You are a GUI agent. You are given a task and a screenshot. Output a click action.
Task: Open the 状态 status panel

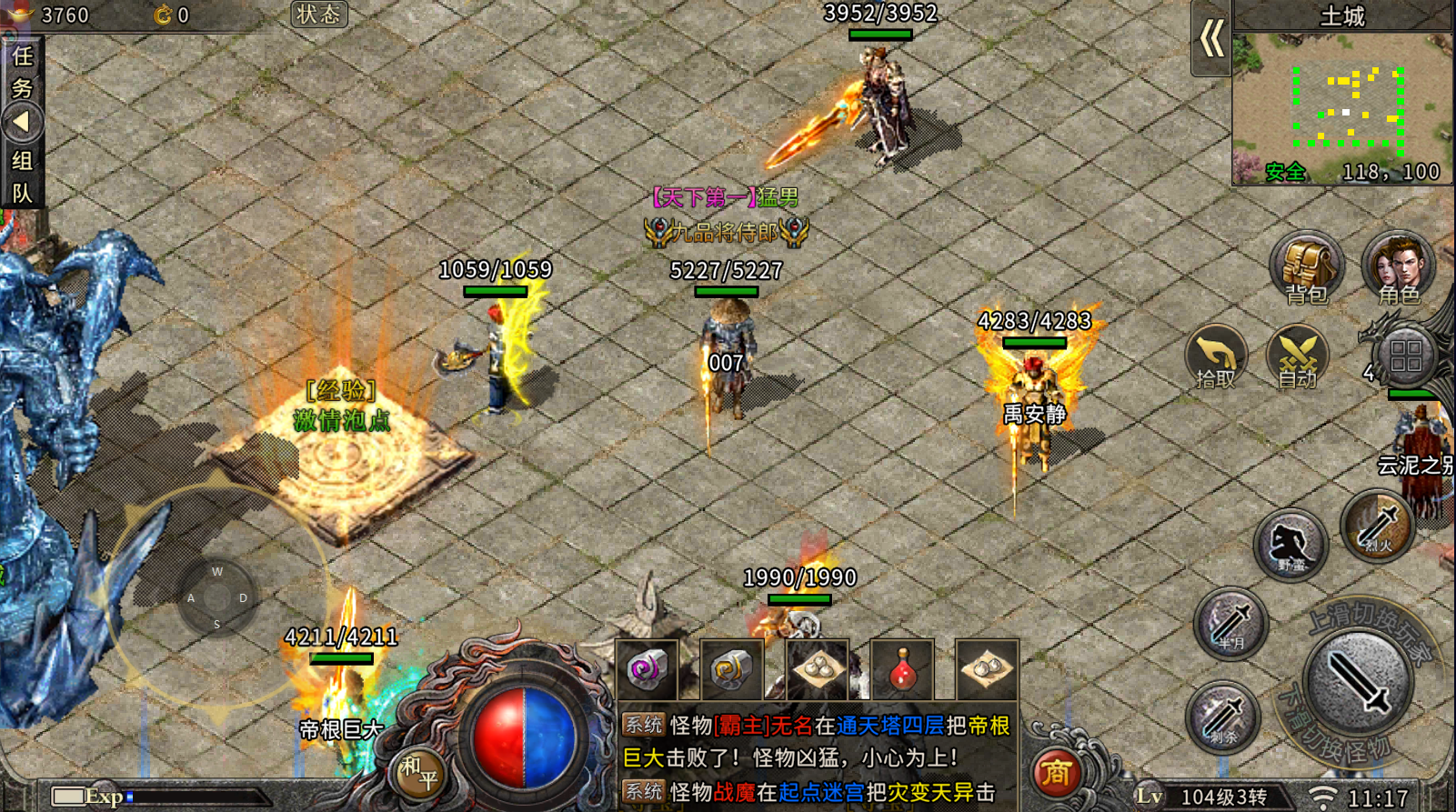pos(318,15)
